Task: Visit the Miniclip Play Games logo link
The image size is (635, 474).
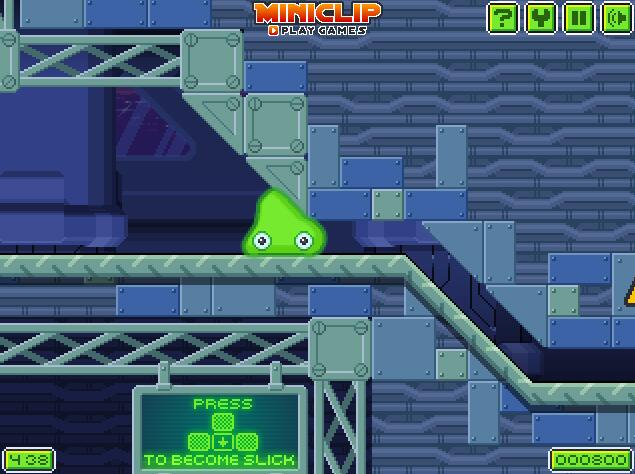Action: point(317,17)
